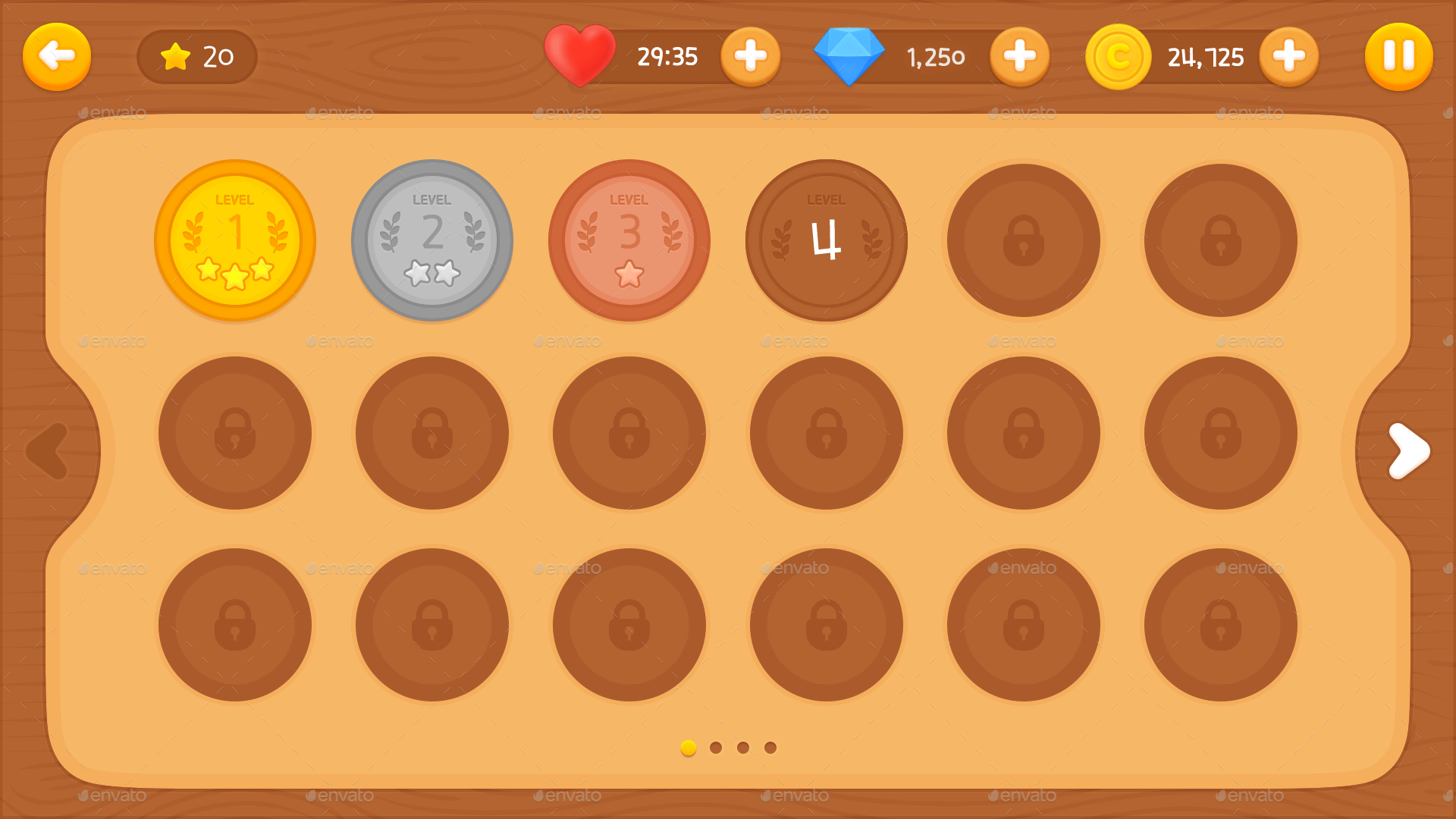Select the bronze Level 3 medal
Image resolution: width=1456 pixels, height=819 pixels.
(x=630, y=239)
